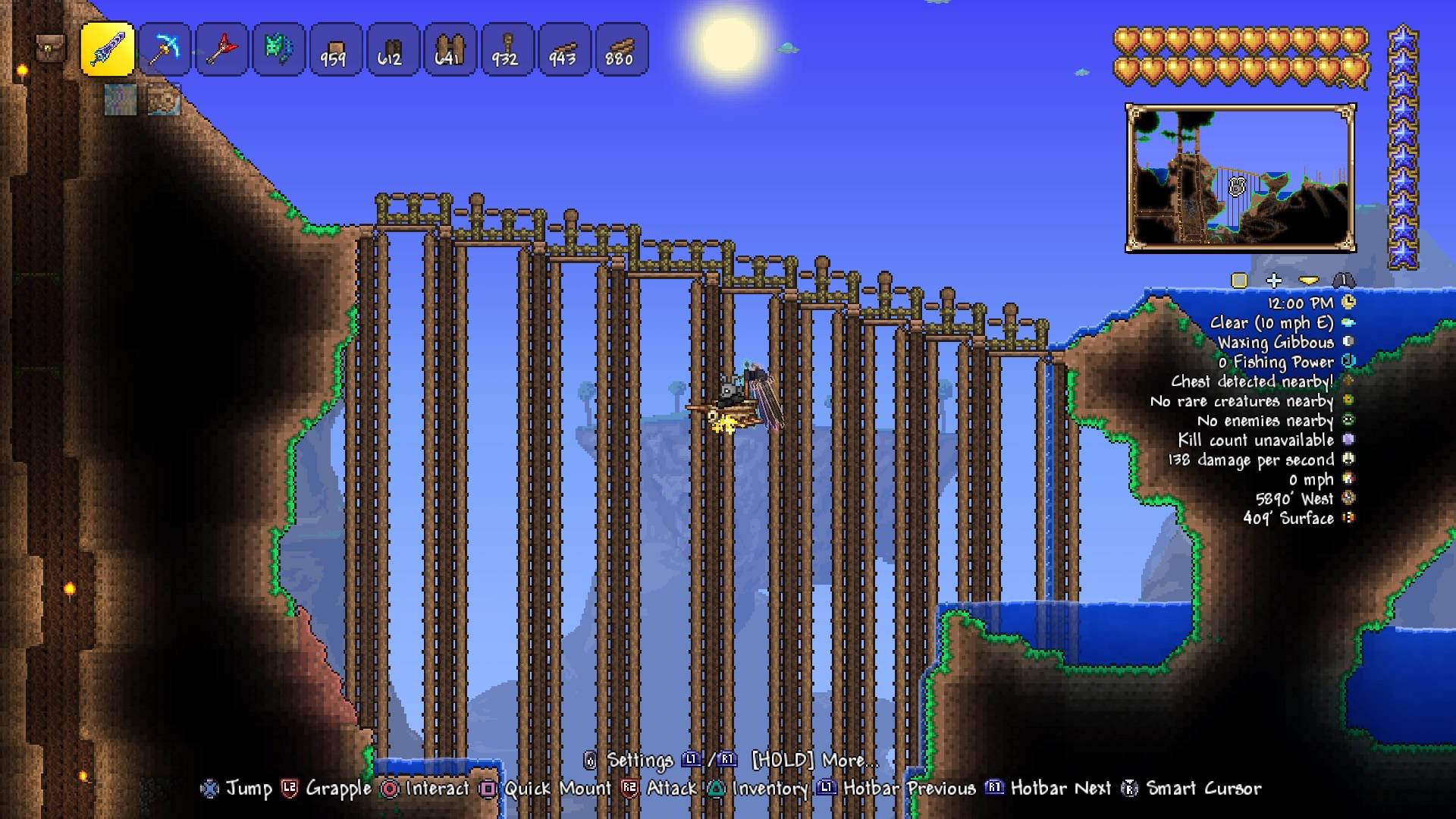Click the depth meter icon next to 409' Surface
This screenshot has height=819, width=1456.
pos(1350,519)
